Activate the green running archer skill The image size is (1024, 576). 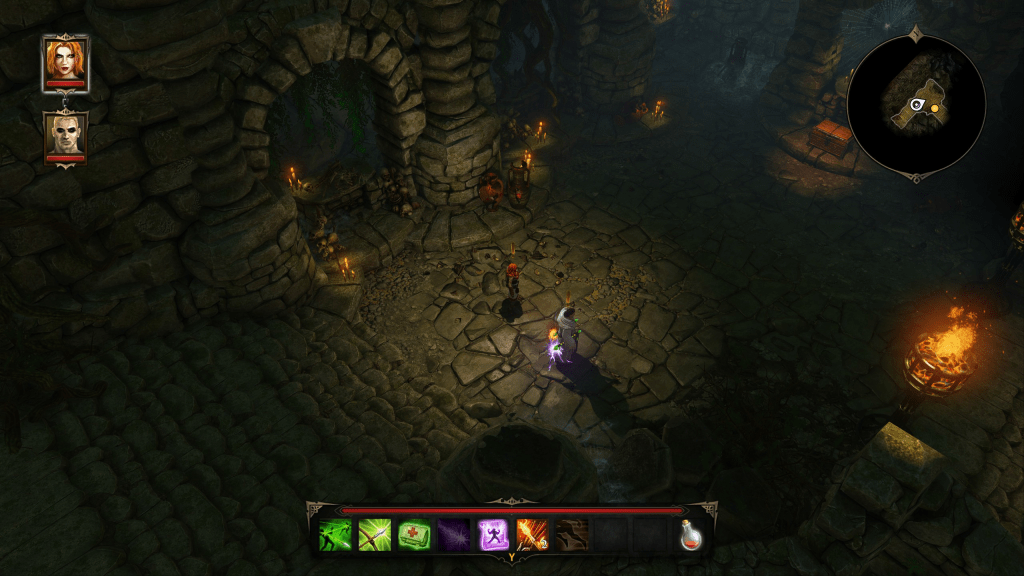point(335,535)
